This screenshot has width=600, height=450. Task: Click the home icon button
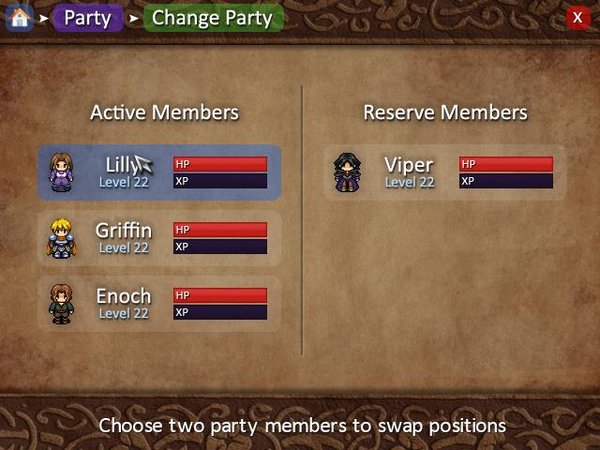18,18
